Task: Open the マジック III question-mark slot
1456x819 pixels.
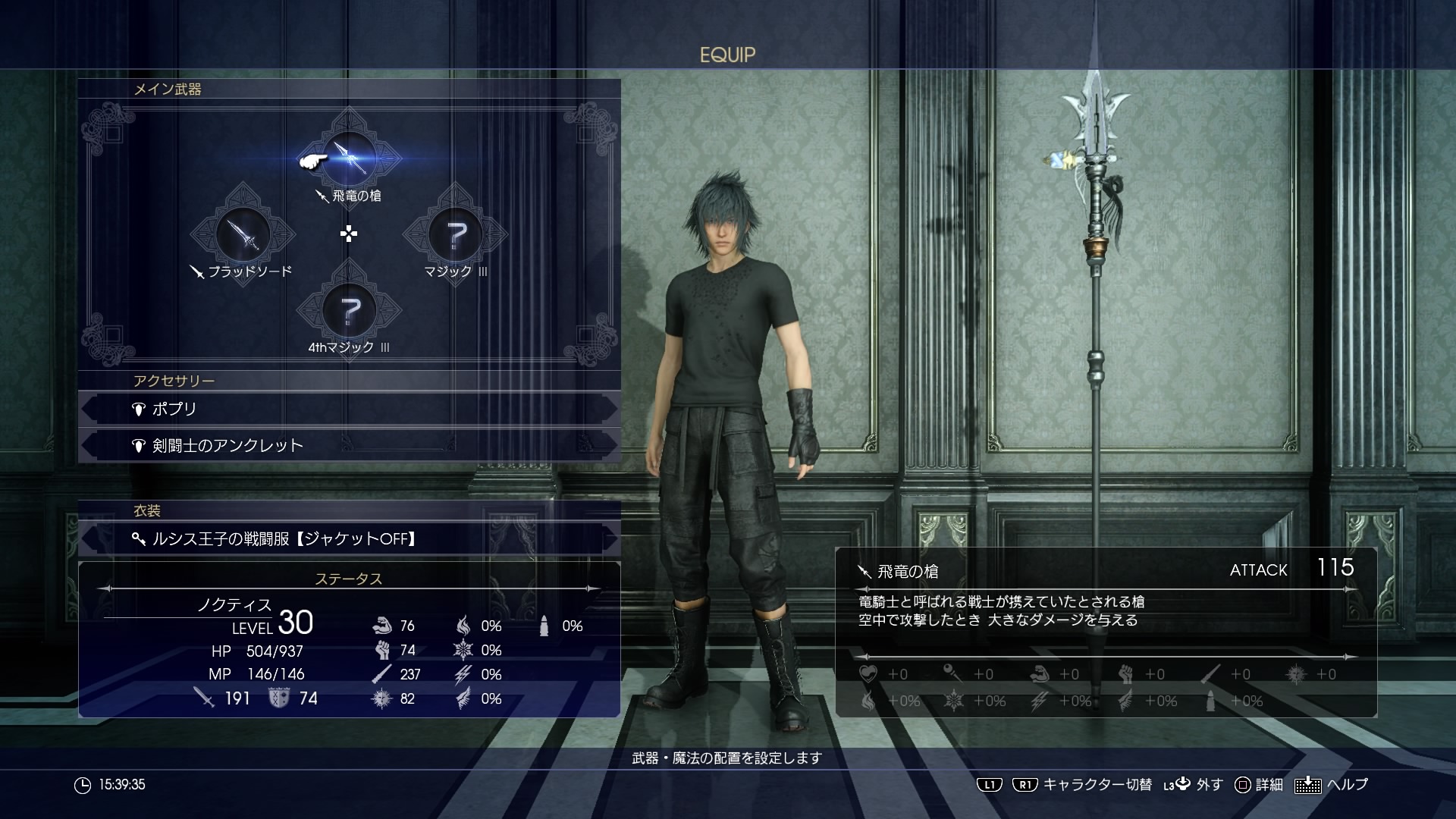Action: click(455, 234)
